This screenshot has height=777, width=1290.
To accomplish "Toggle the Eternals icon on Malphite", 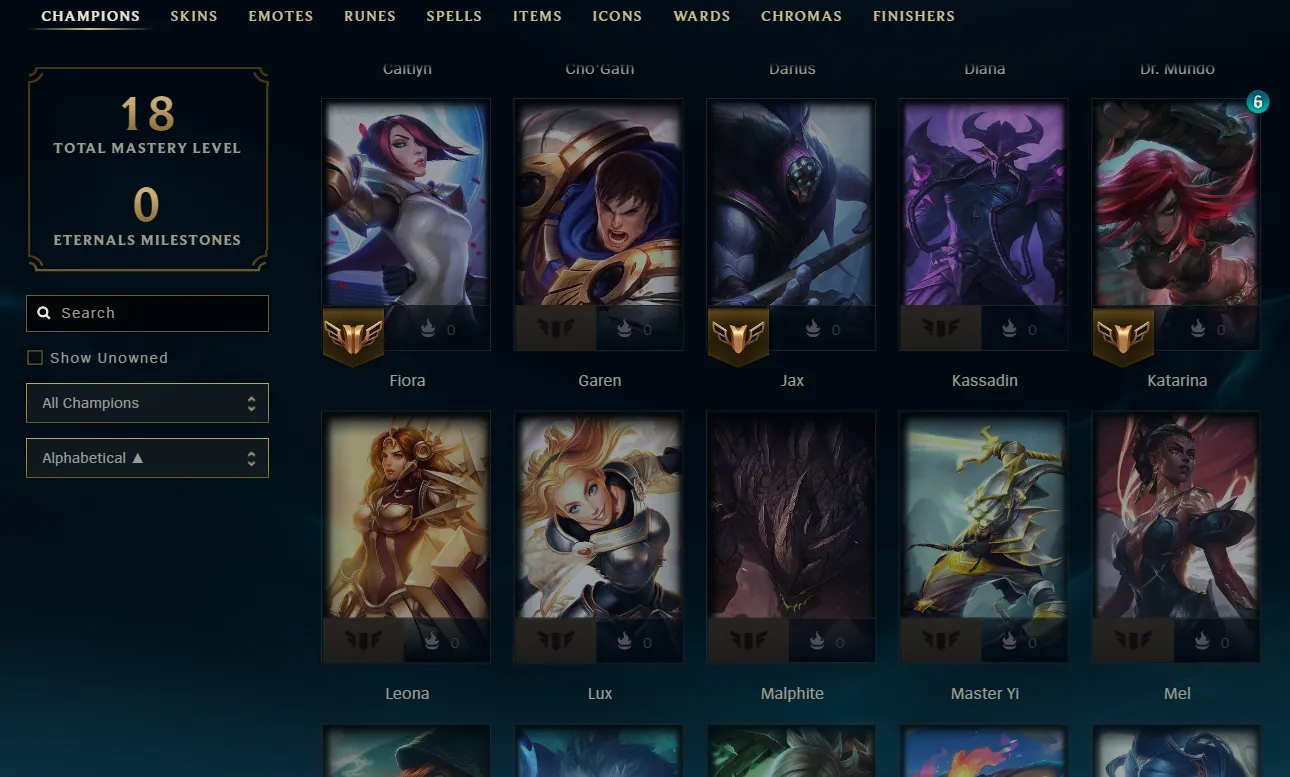I will pyautogui.click(x=816, y=642).
